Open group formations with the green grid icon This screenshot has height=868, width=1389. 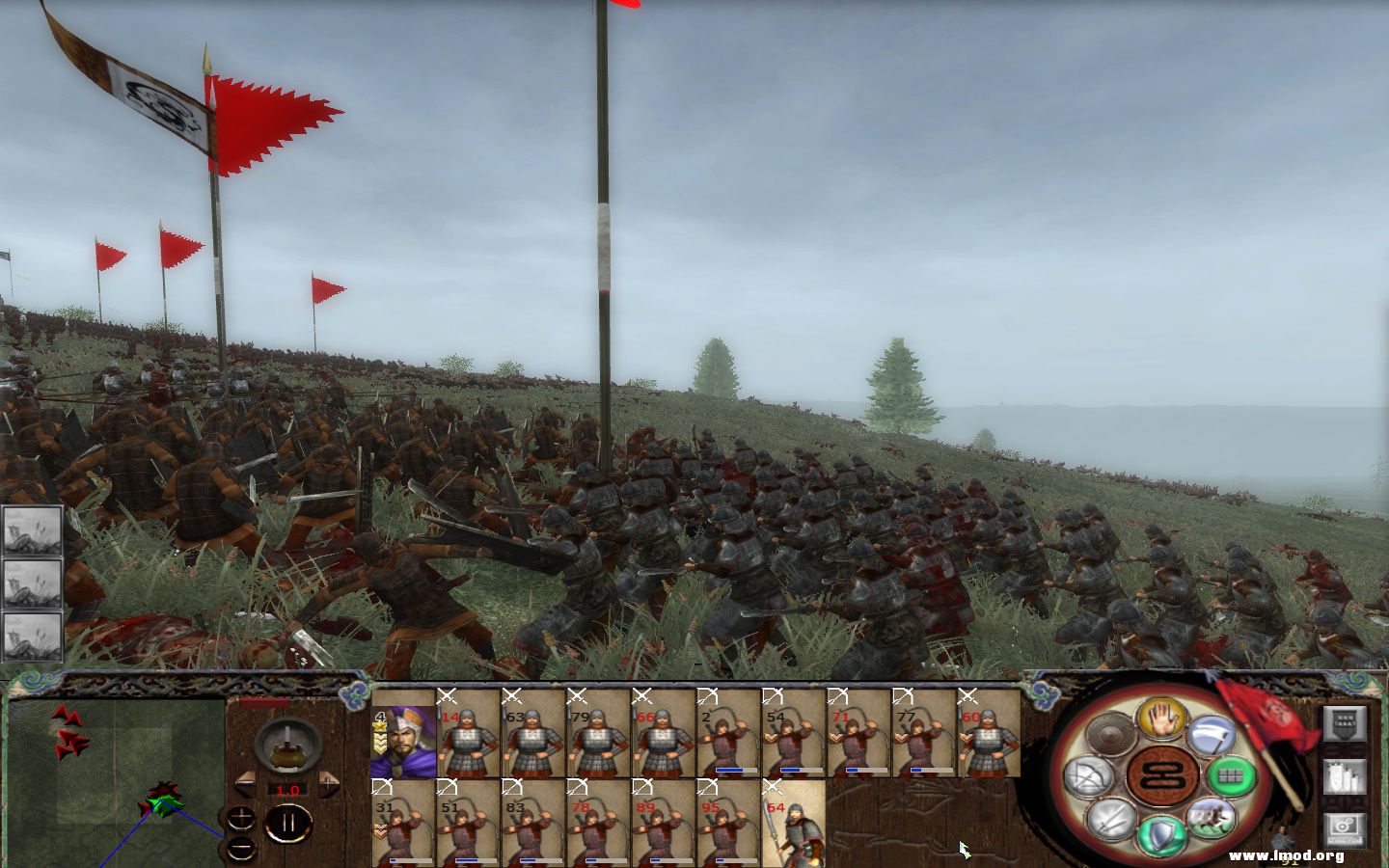(1232, 775)
